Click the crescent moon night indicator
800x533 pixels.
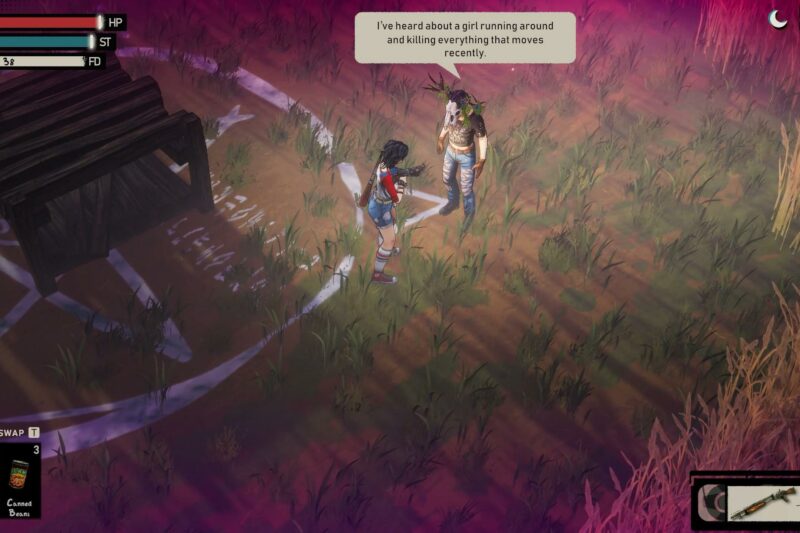[778, 19]
